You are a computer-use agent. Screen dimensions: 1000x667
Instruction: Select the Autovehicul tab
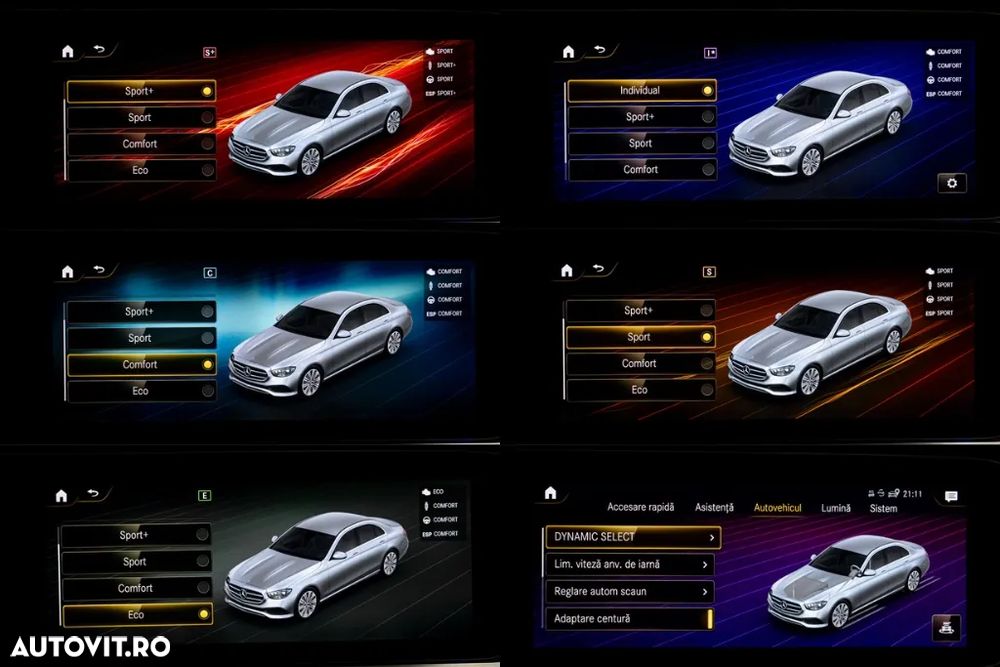coord(777,508)
